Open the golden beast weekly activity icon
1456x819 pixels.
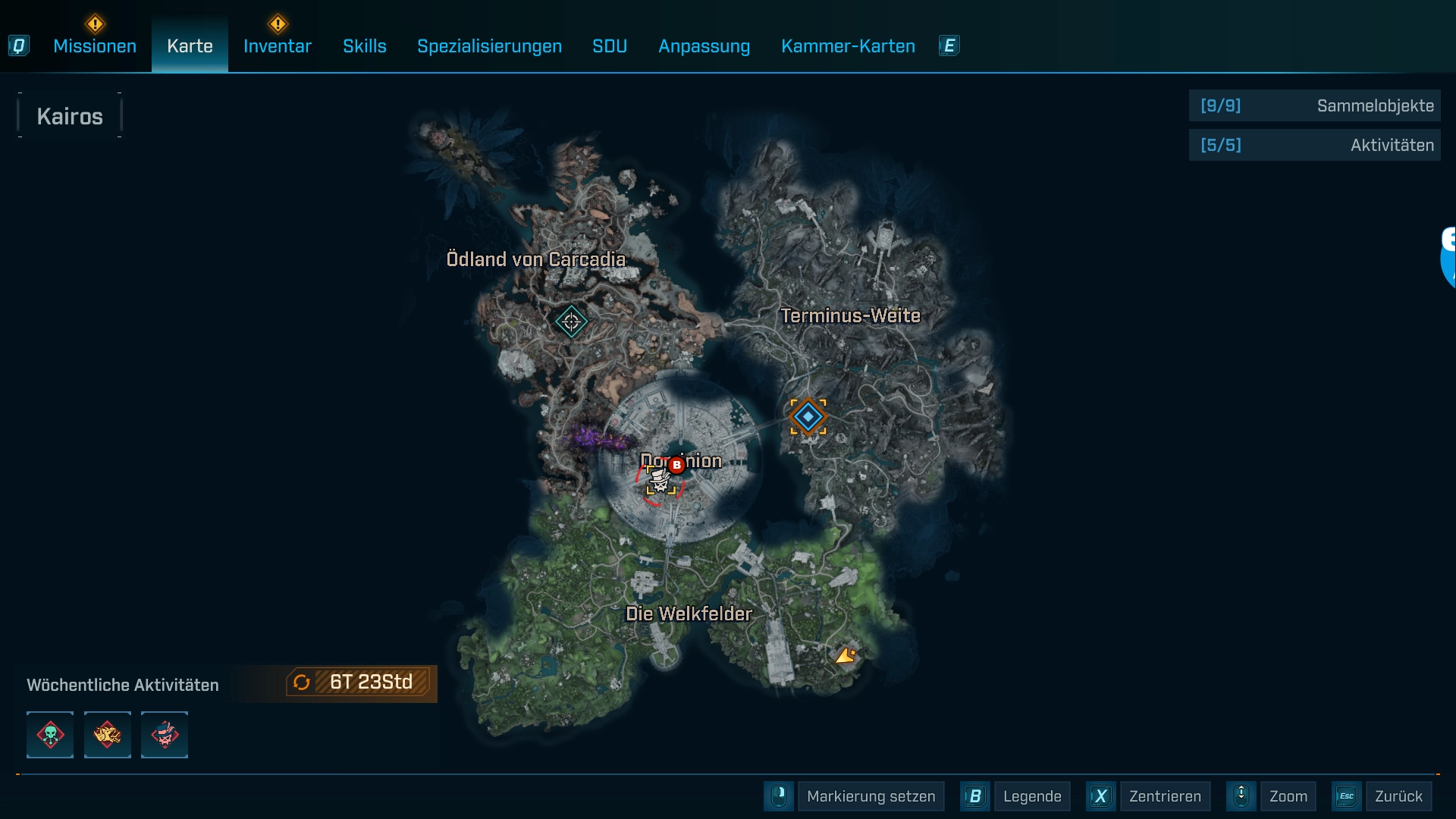coord(107,734)
